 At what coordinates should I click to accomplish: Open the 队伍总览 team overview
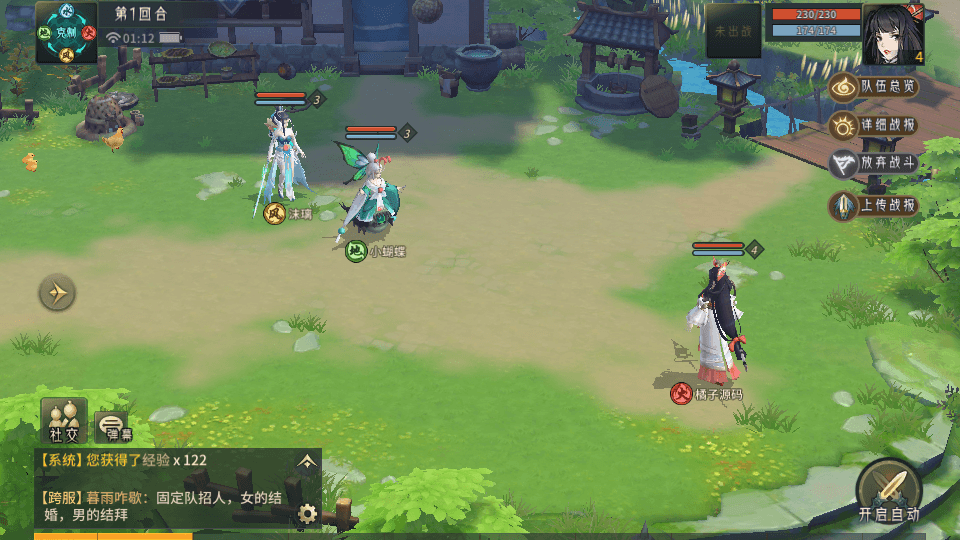(874, 87)
